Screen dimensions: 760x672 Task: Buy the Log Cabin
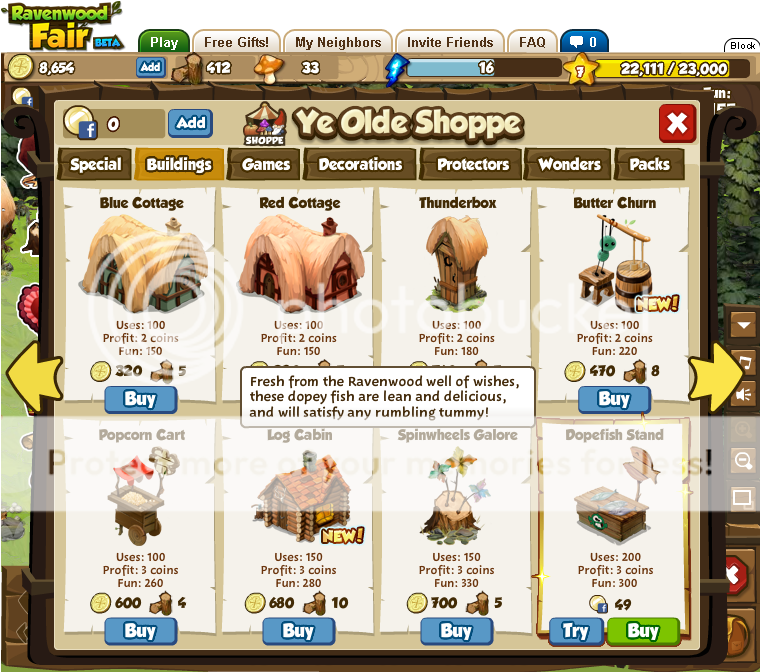click(298, 631)
